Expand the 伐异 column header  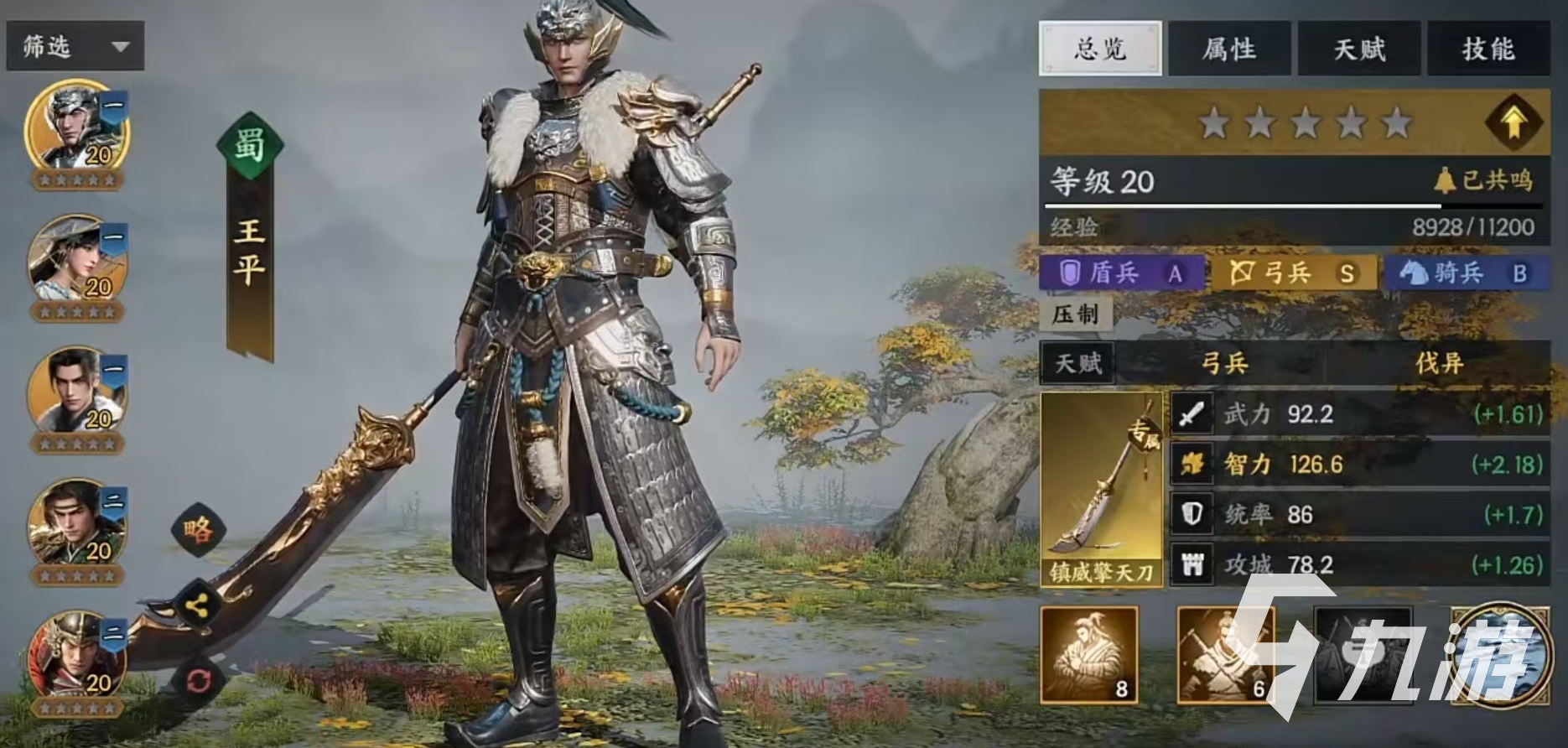pos(1439,364)
